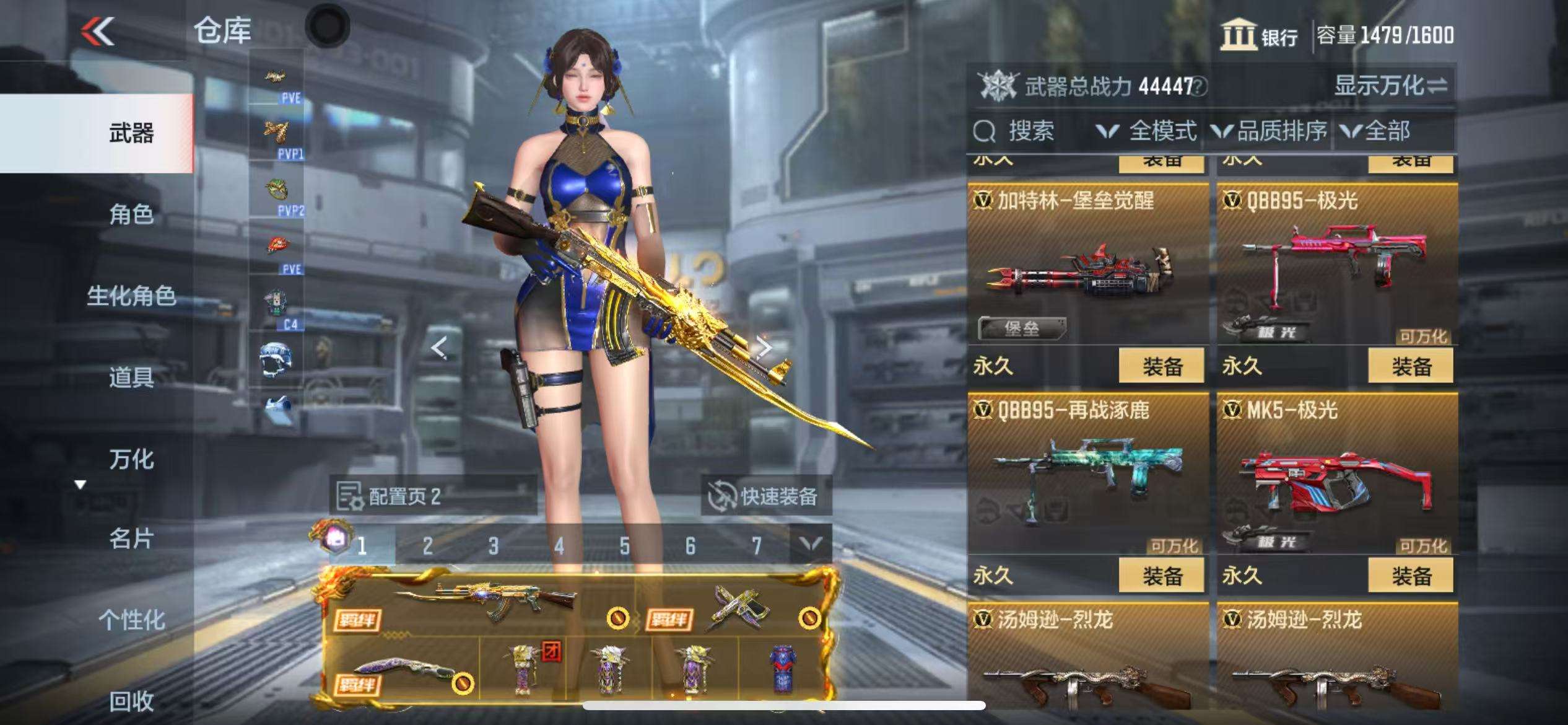Viewport: 1568px width, 725px height.
Task: Select the 道具 category
Action: [131, 377]
